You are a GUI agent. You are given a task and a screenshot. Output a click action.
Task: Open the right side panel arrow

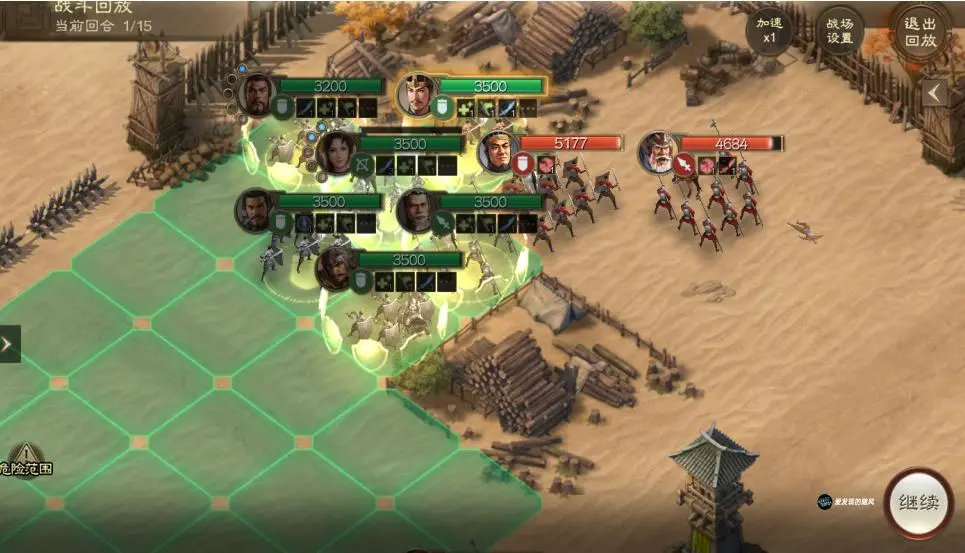tap(934, 93)
